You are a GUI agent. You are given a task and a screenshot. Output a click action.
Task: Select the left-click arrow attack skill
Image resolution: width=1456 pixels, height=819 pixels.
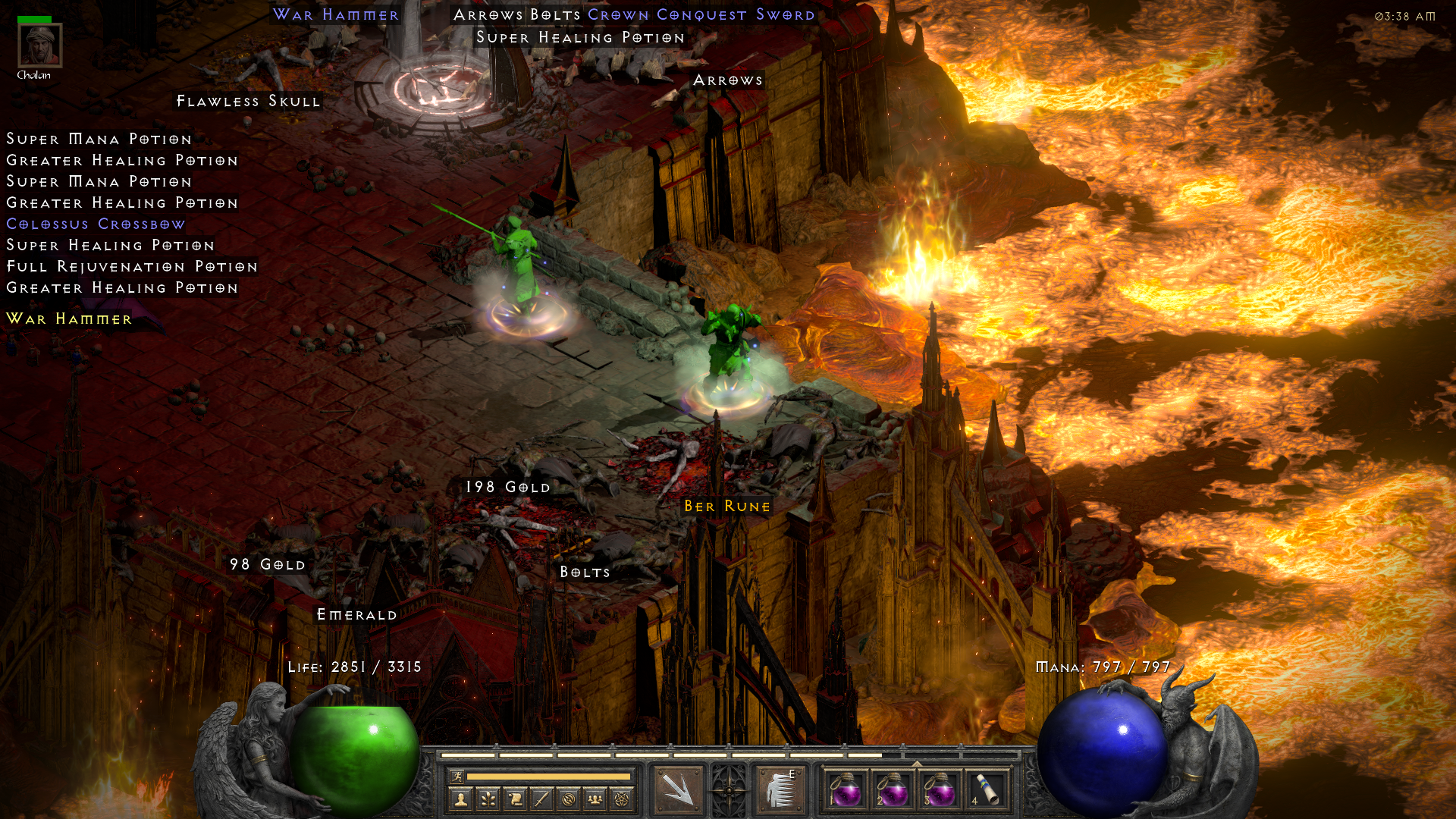click(679, 789)
